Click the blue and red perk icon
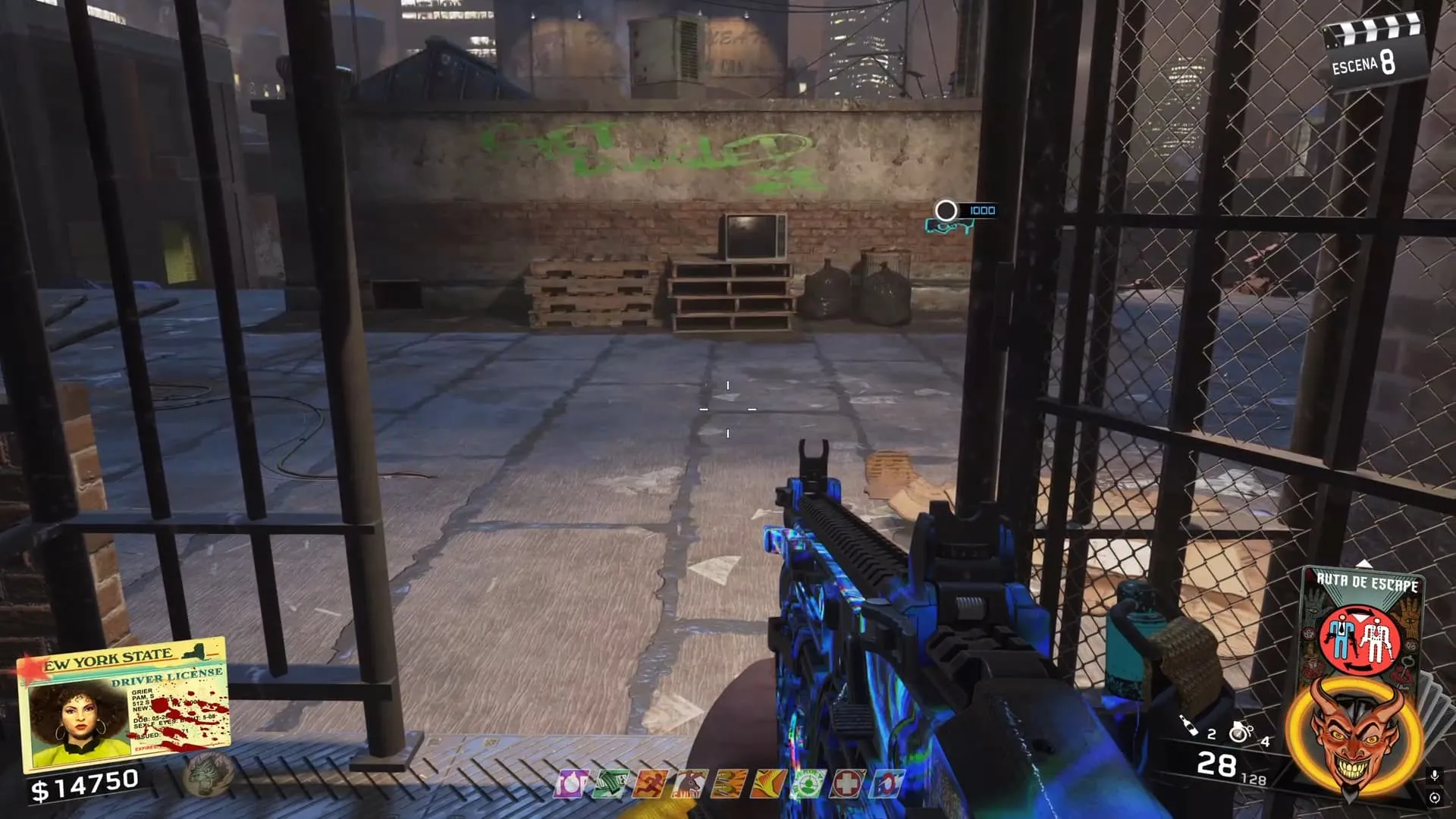Image resolution: width=1456 pixels, height=819 pixels. 886,784
